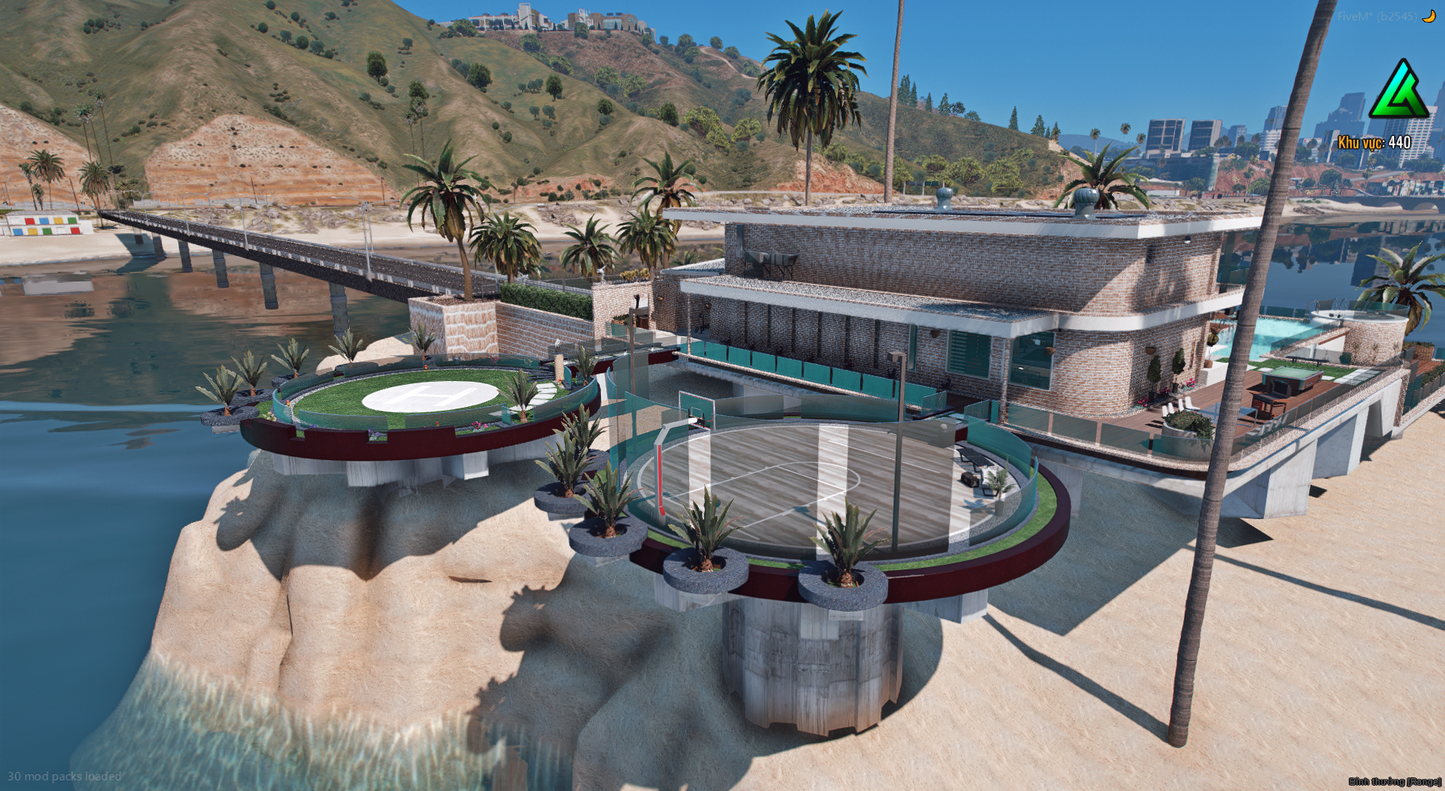Click the crescent moon icon

pos(1431,17)
